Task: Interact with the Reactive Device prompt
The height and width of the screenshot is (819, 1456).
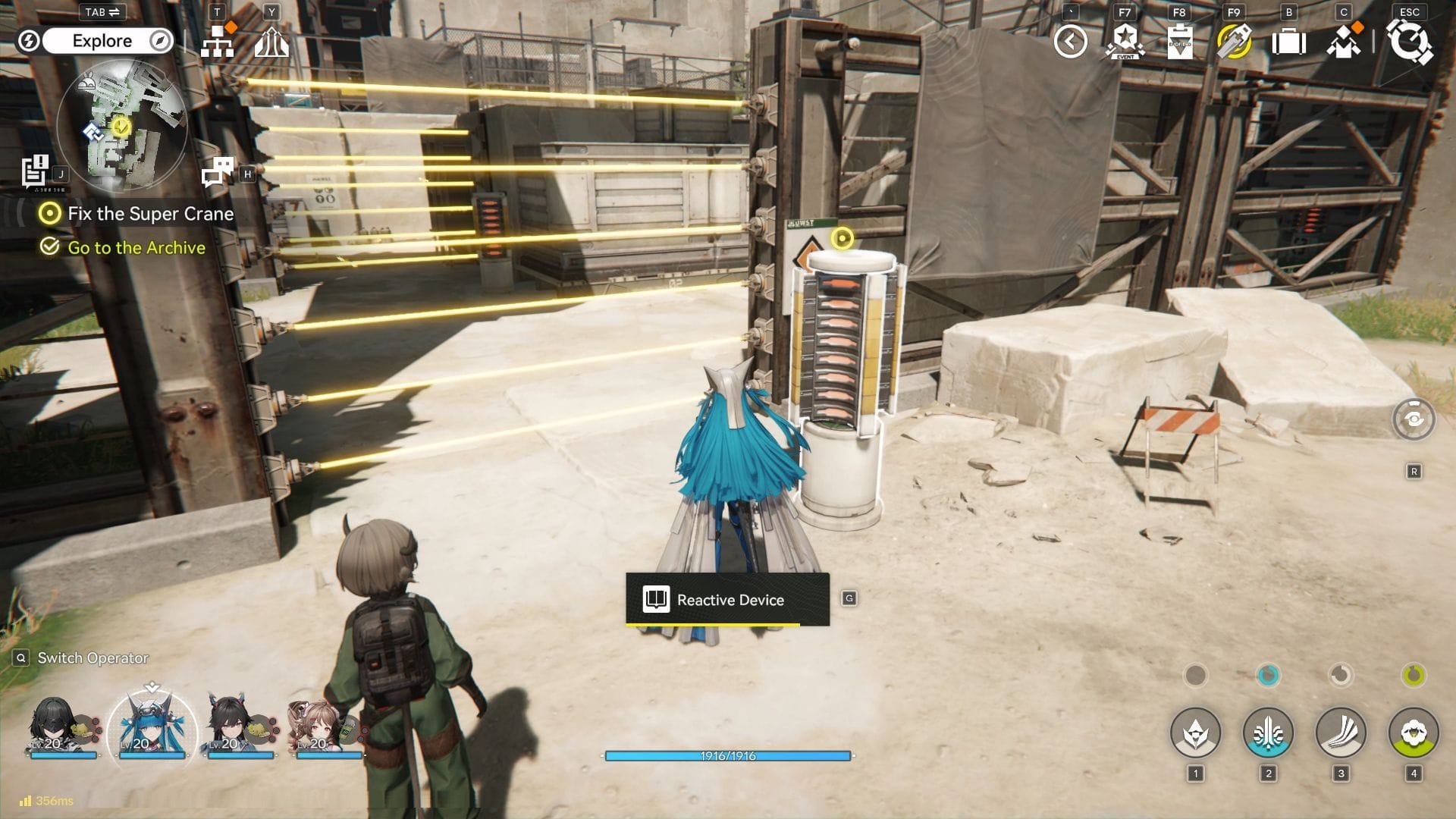Action: pos(727,599)
